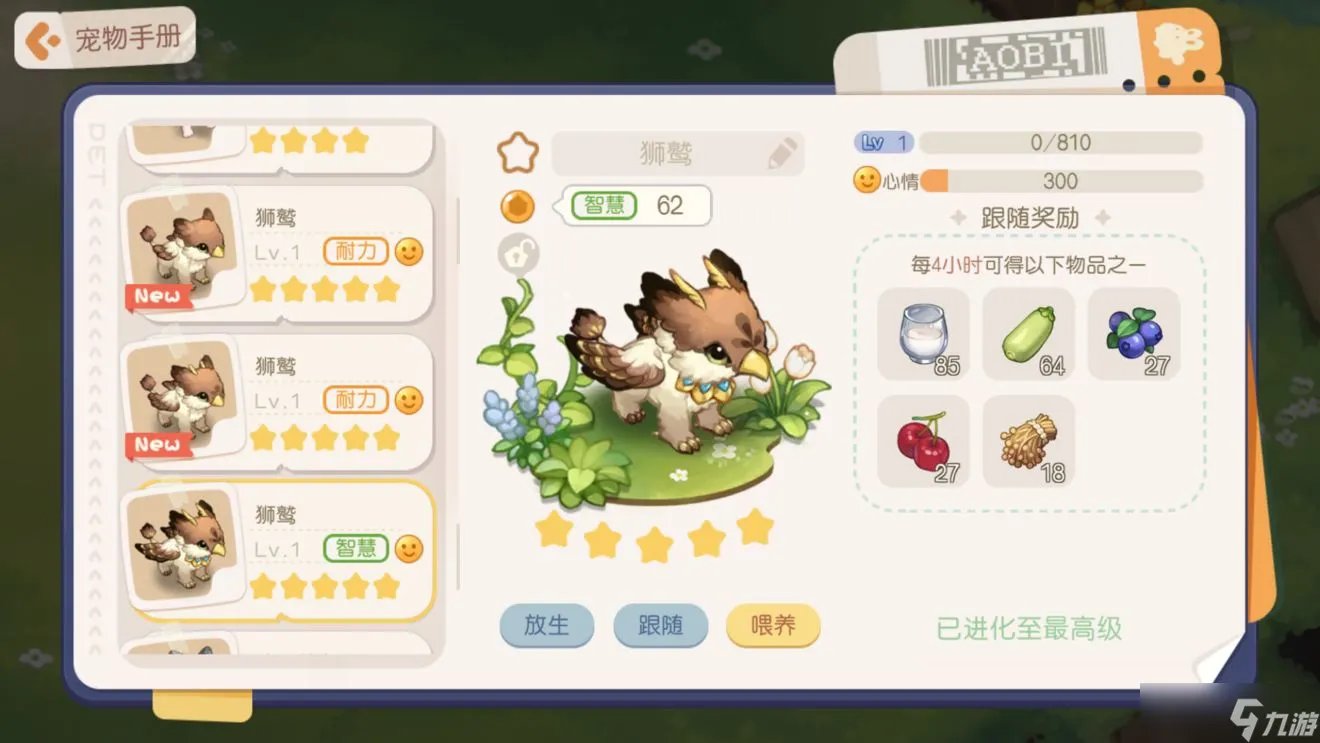Open the pencil icon to rename 狮鹫
This screenshot has width=1320, height=743.
[784, 153]
